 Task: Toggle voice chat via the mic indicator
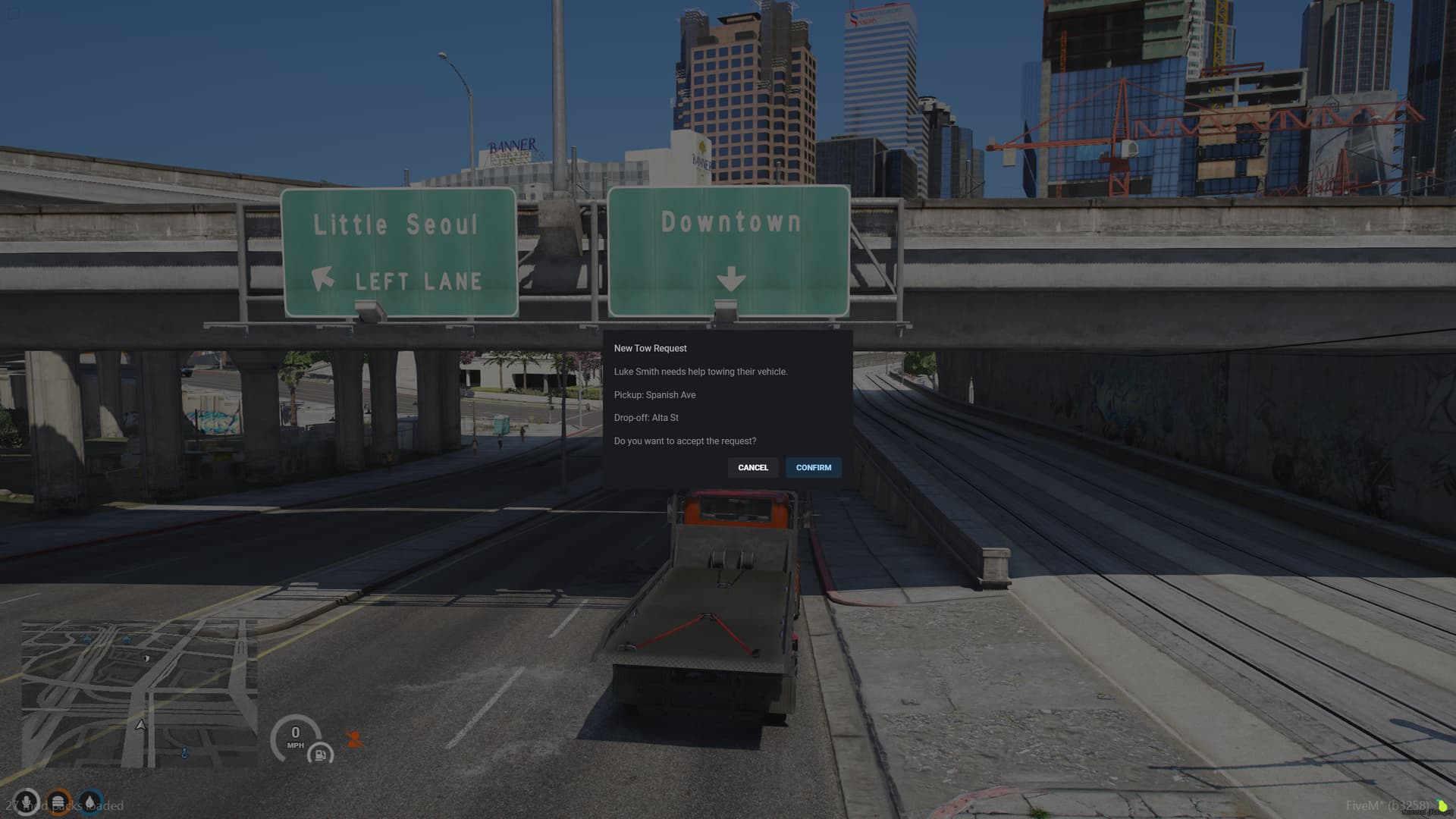(x=27, y=802)
